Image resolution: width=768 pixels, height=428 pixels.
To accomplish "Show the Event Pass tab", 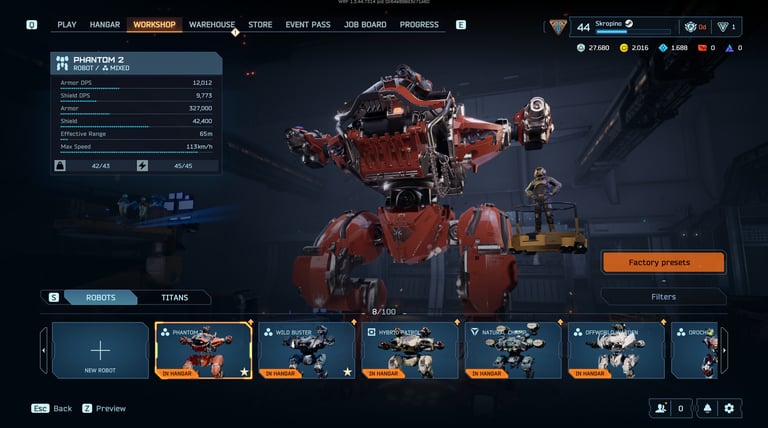I will click(x=309, y=24).
